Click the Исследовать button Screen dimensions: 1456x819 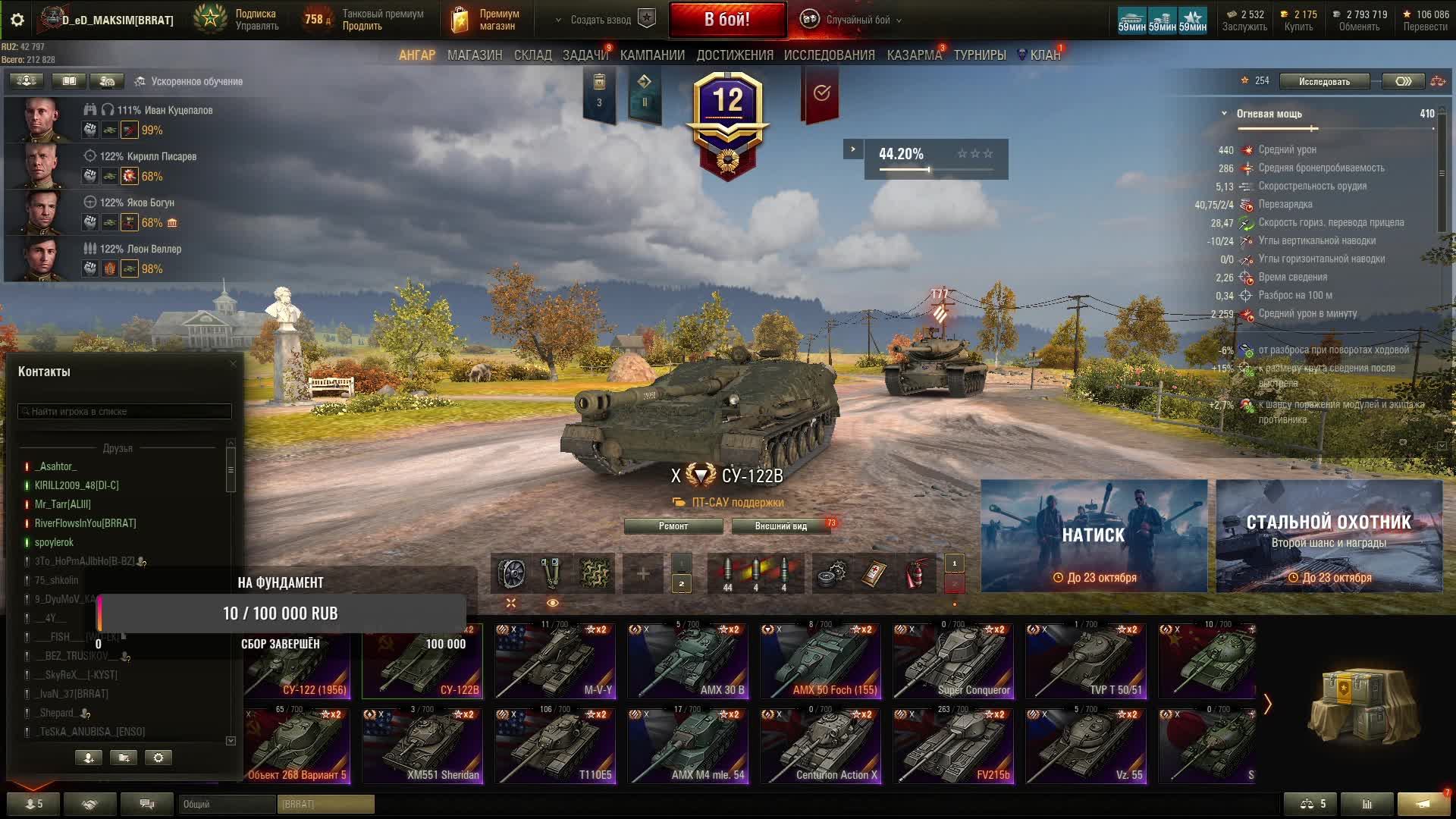(1323, 81)
